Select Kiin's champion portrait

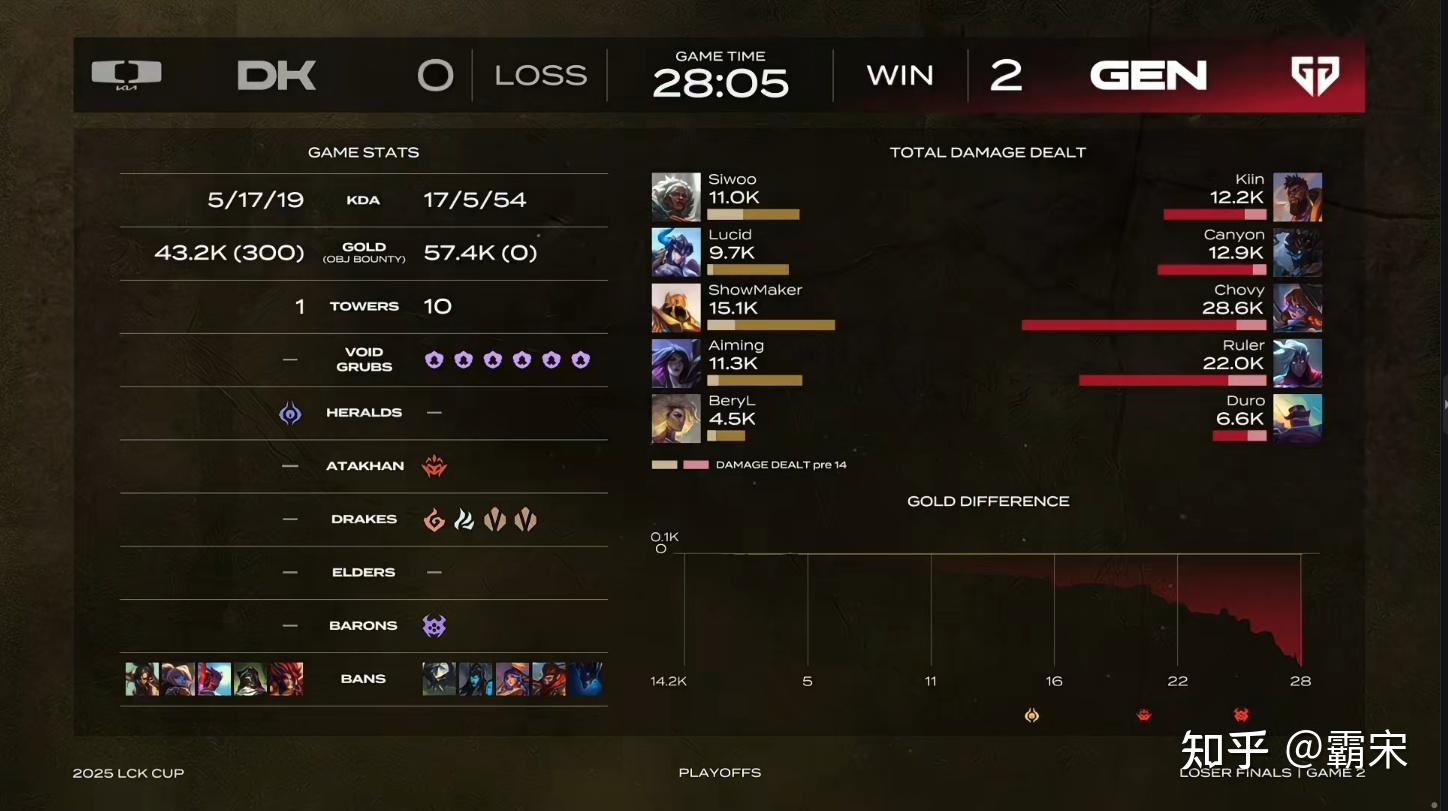pyautogui.click(x=1297, y=197)
